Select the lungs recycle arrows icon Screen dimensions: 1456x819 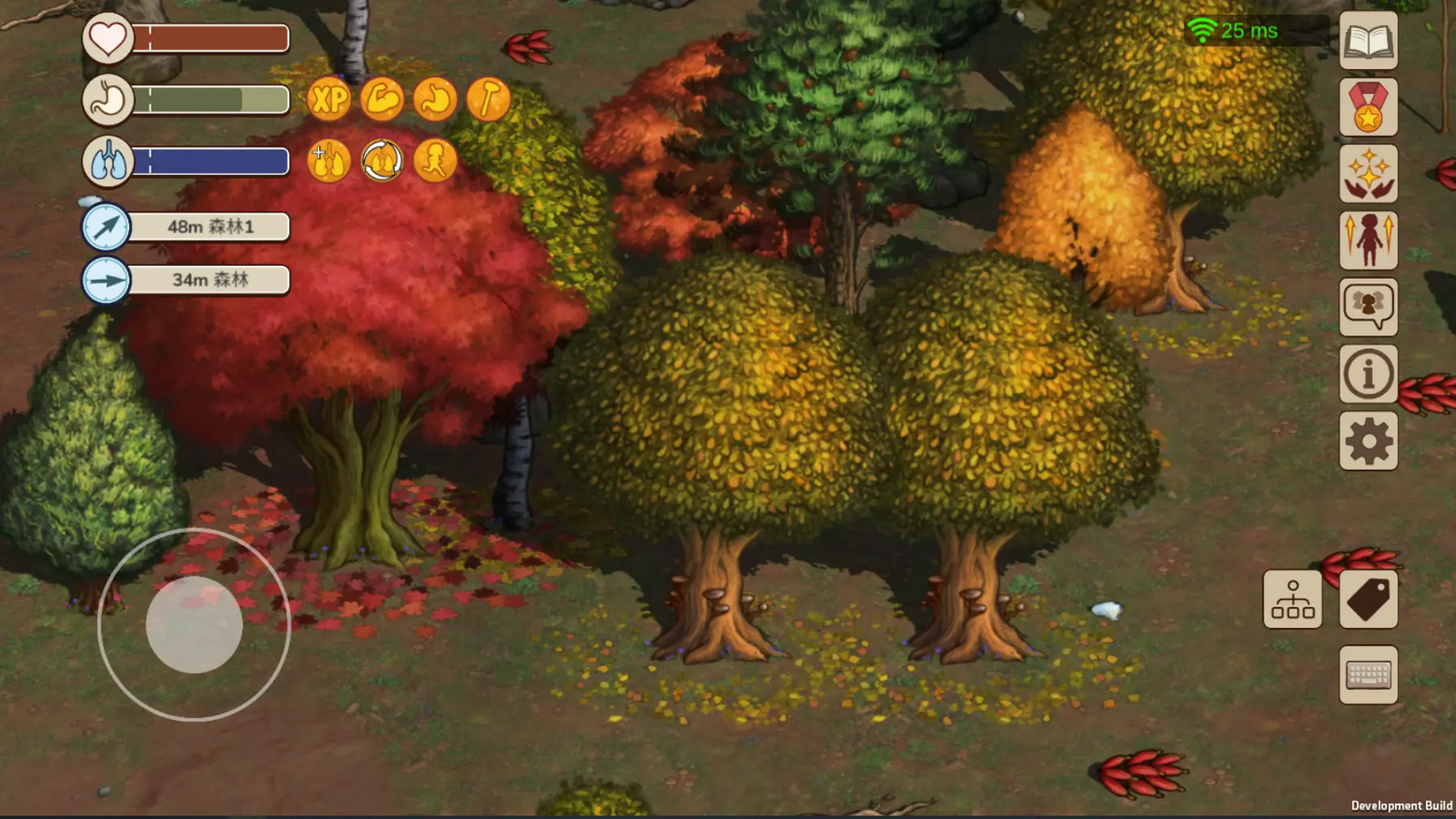click(x=382, y=161)
